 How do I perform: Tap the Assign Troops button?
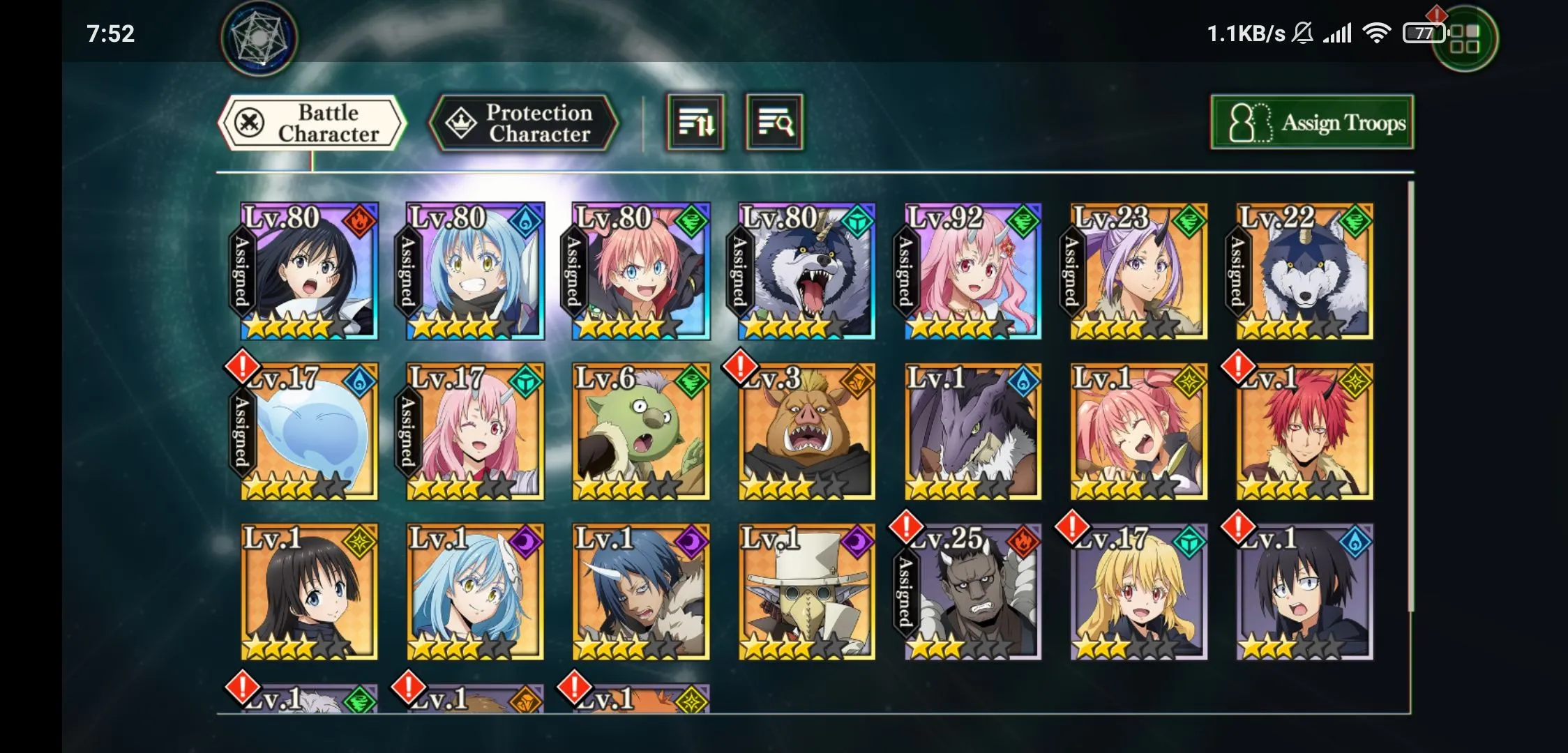coord(1312,123)
